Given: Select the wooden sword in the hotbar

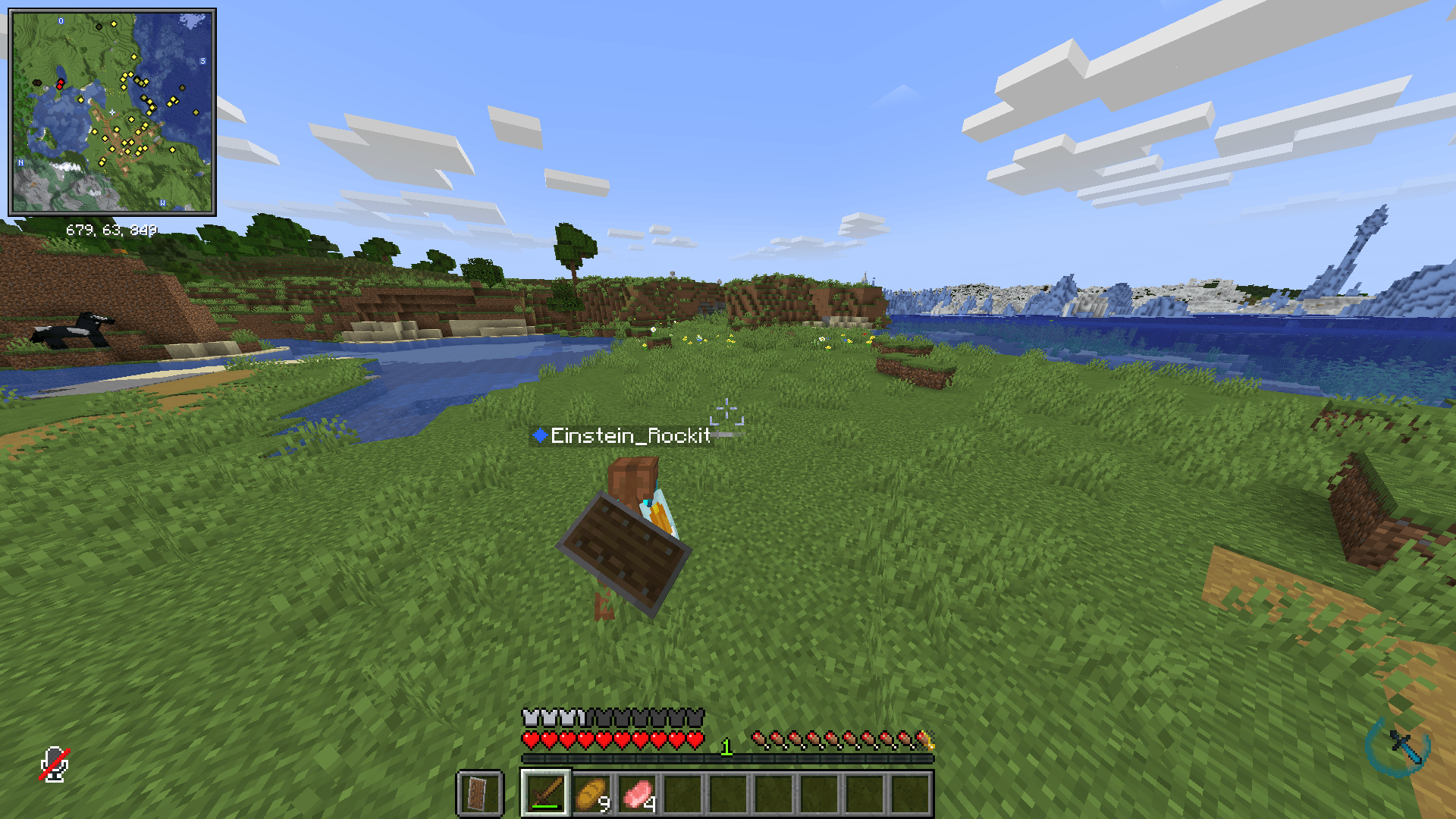Looking at the screenshot, I should (546, 792).
